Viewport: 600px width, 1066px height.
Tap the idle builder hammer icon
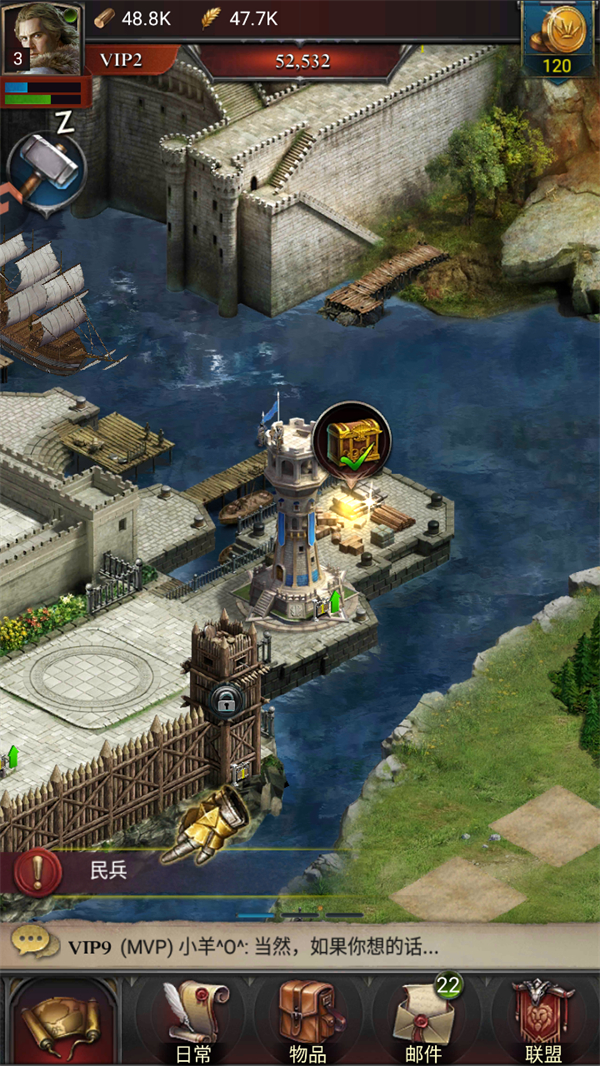pos(46,172)
